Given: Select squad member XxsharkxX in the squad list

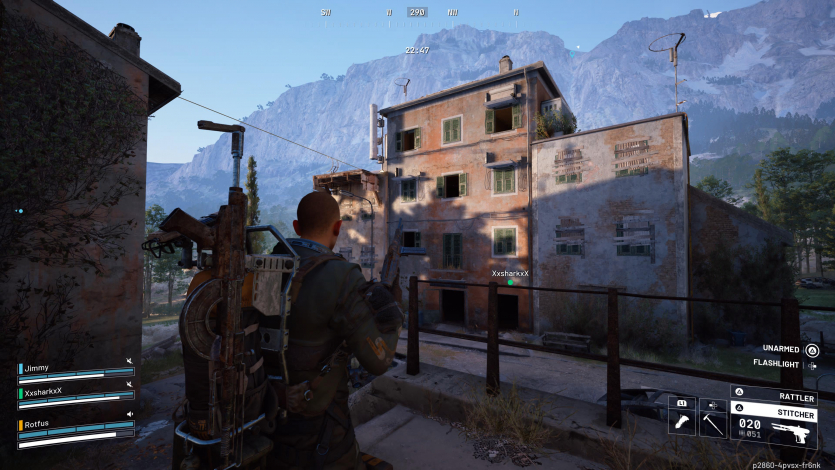Looking at the screenshot, I should 44,391.
